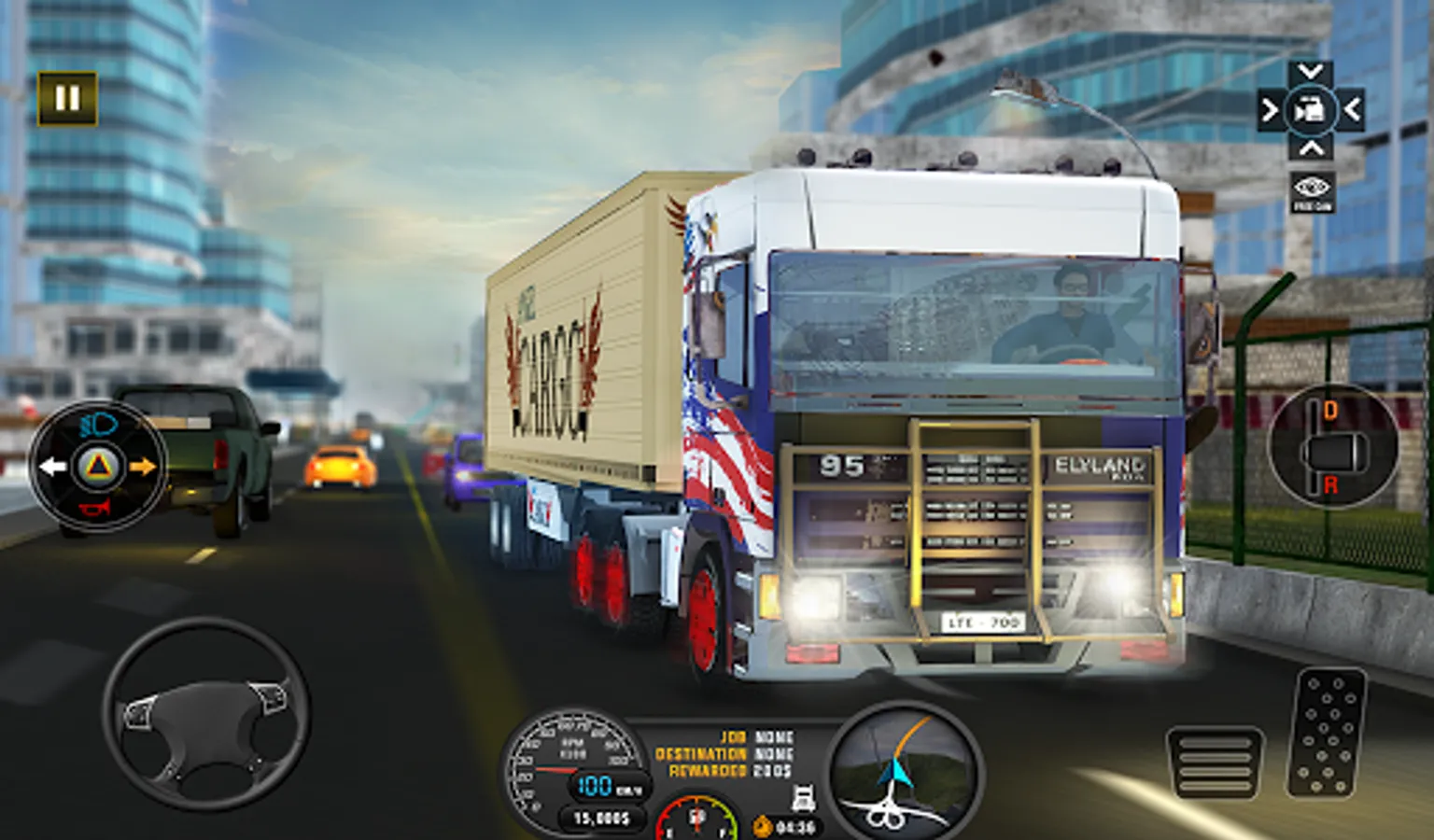
Task: Switch view with the center camera icon
Action: [x=1310, y=111]
